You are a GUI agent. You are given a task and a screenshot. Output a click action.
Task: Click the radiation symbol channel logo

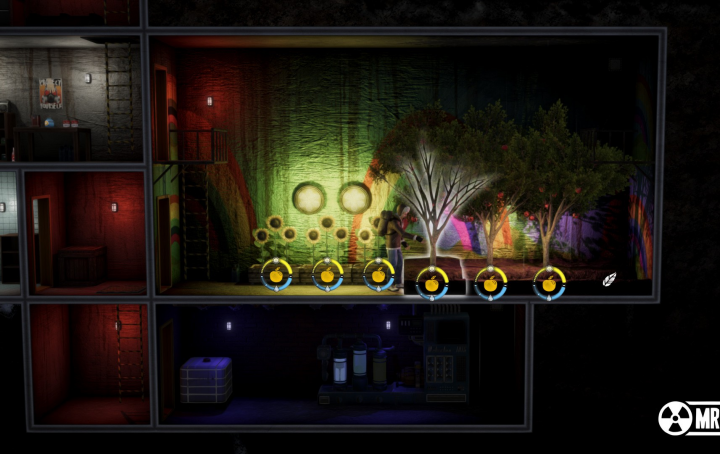coord(676,418)
